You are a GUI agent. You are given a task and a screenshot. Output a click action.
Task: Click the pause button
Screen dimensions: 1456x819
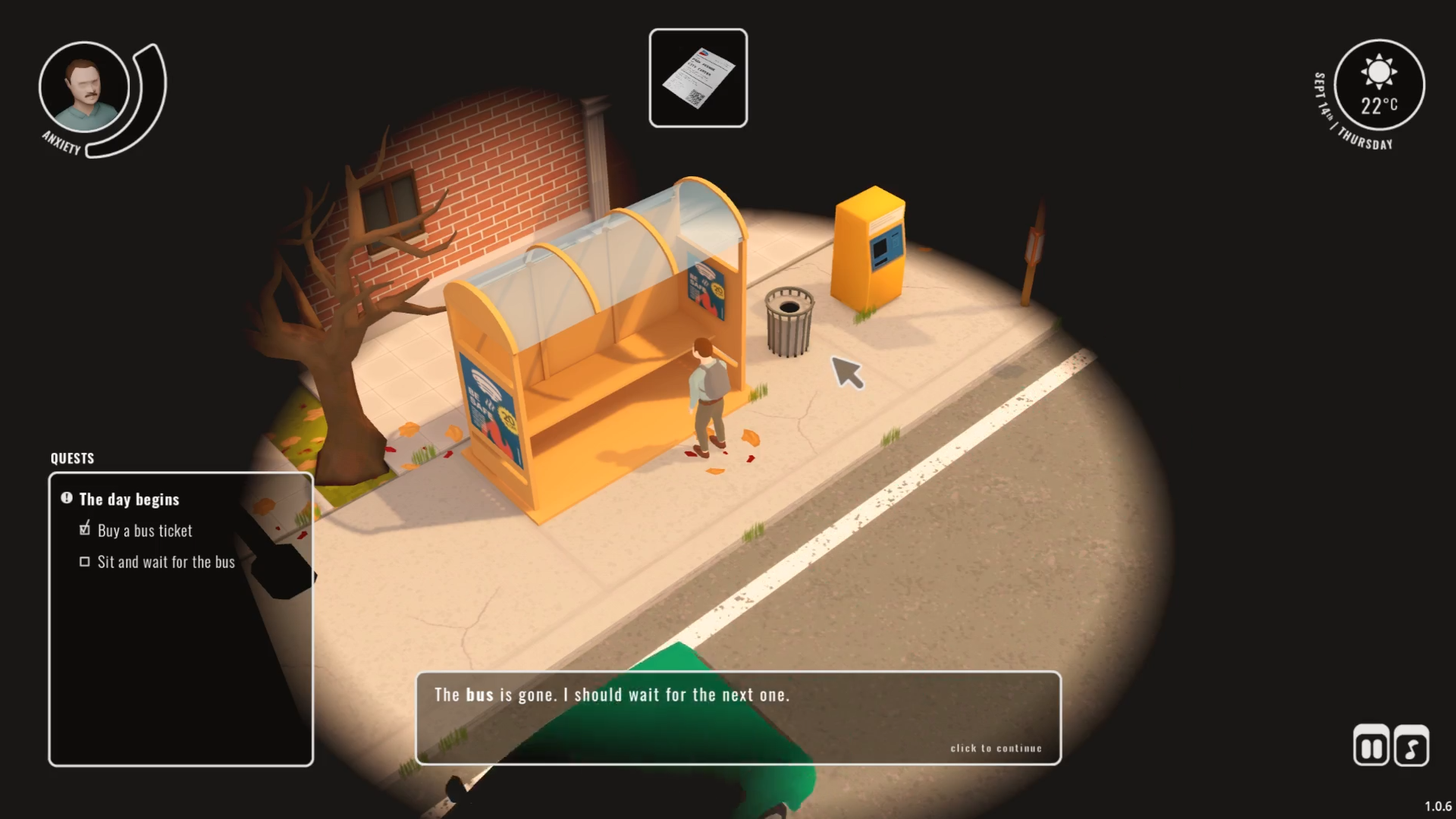coord(1371,746)
